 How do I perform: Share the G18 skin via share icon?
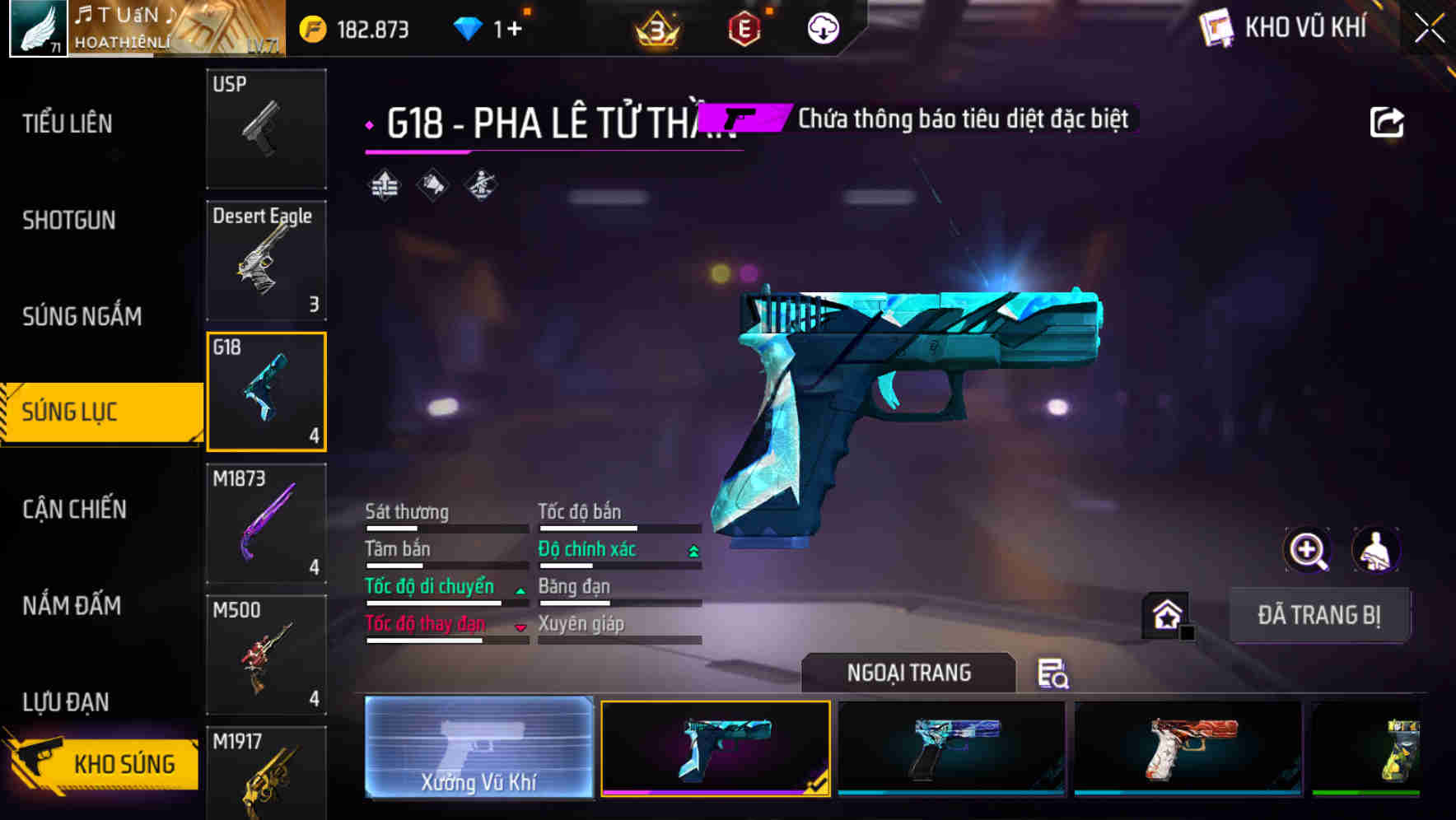click(1388, 120)
